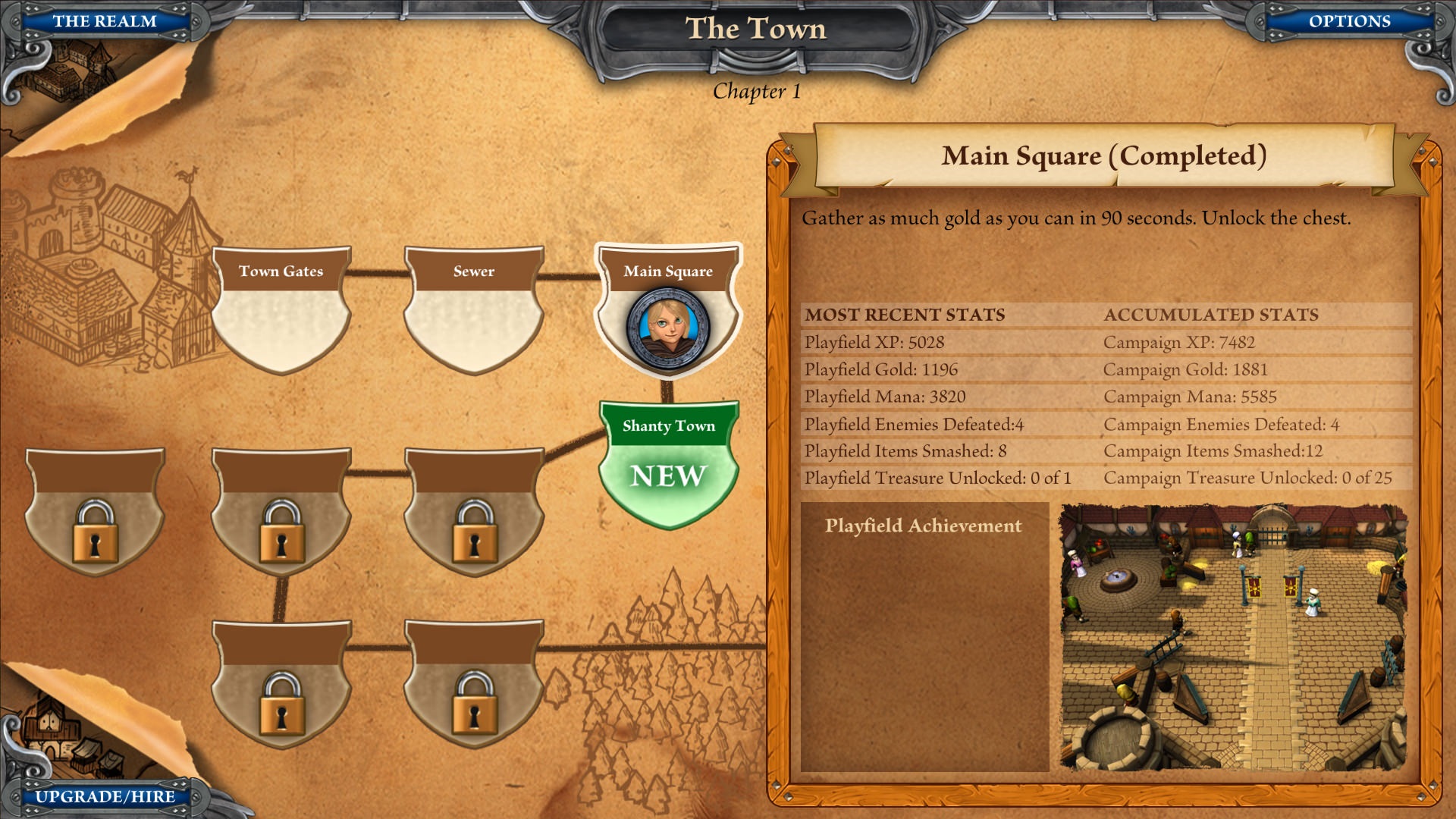This screenshot has height=819, width=1456.
Task: Go to the Upgrade/Hire screen
Action: coord(105,796)
